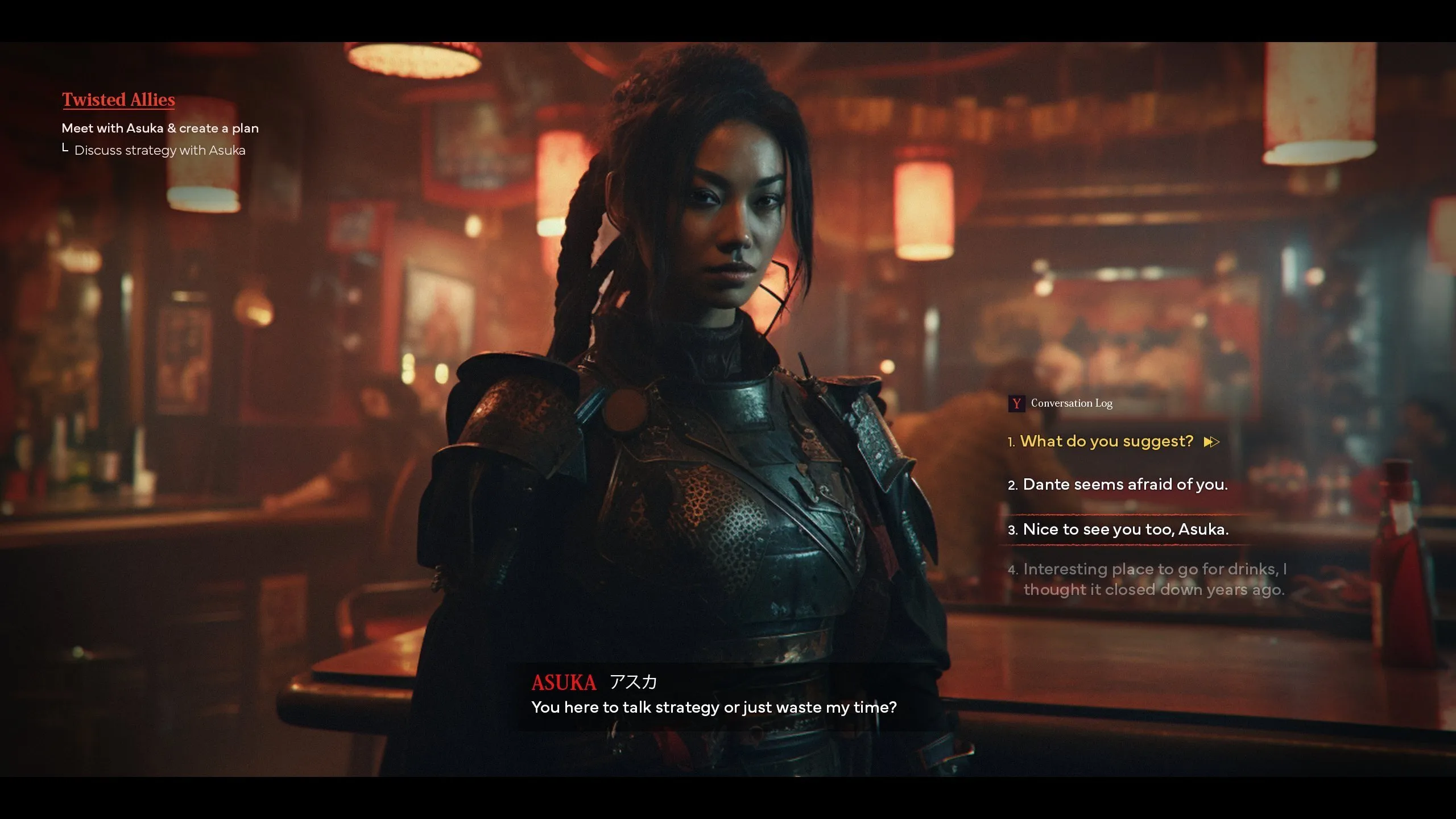Choose the reply "What do you suggest?"
The height and width of the screenshot is (819, 1456).
(1106, 441)
